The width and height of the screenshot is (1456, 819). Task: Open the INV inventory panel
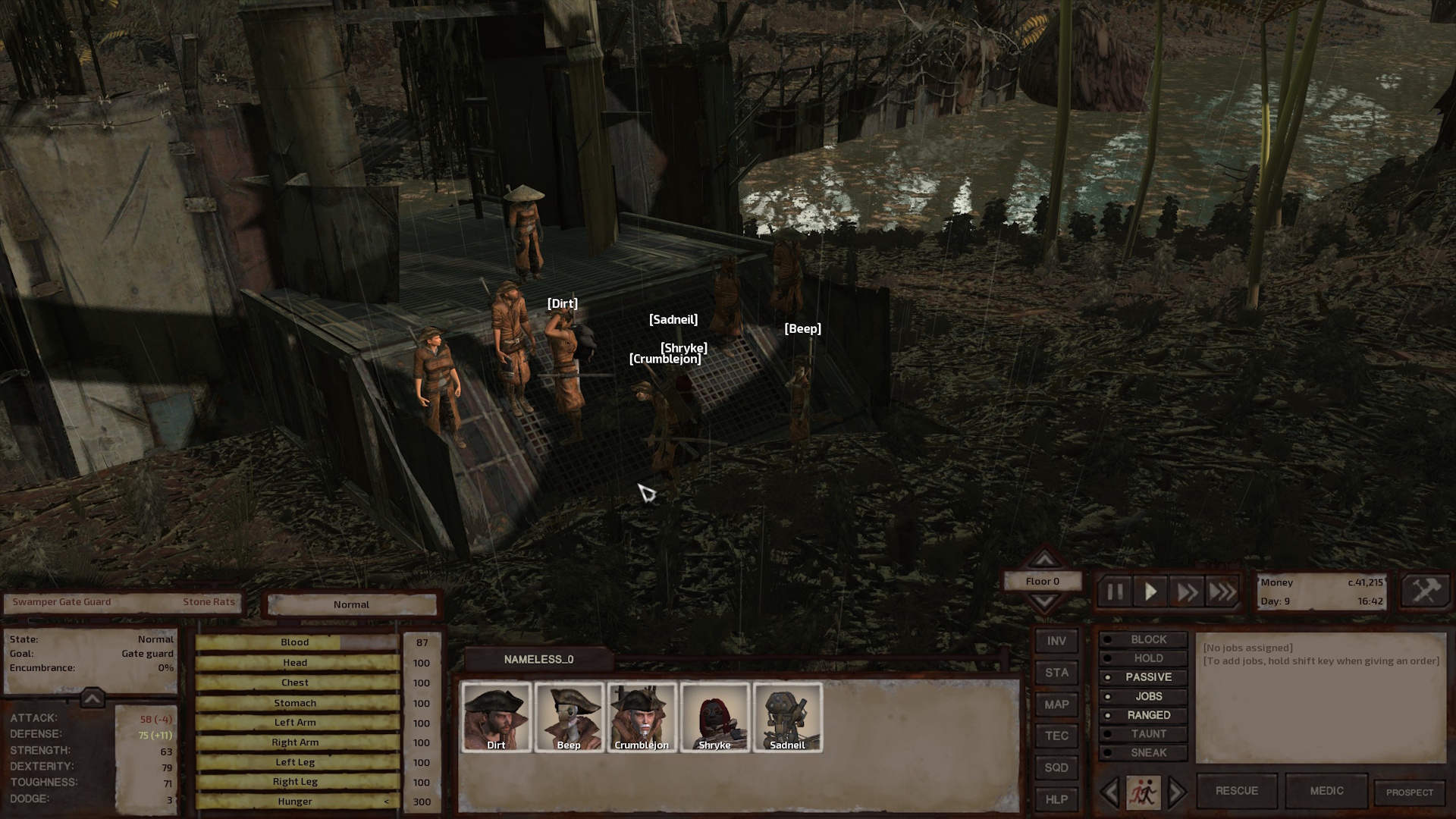pos(1056,641)
